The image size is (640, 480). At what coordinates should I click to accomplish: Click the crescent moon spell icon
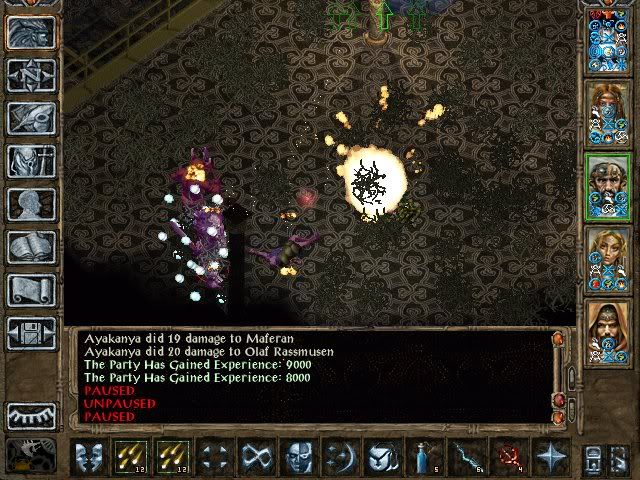click(x=340, y=456)
